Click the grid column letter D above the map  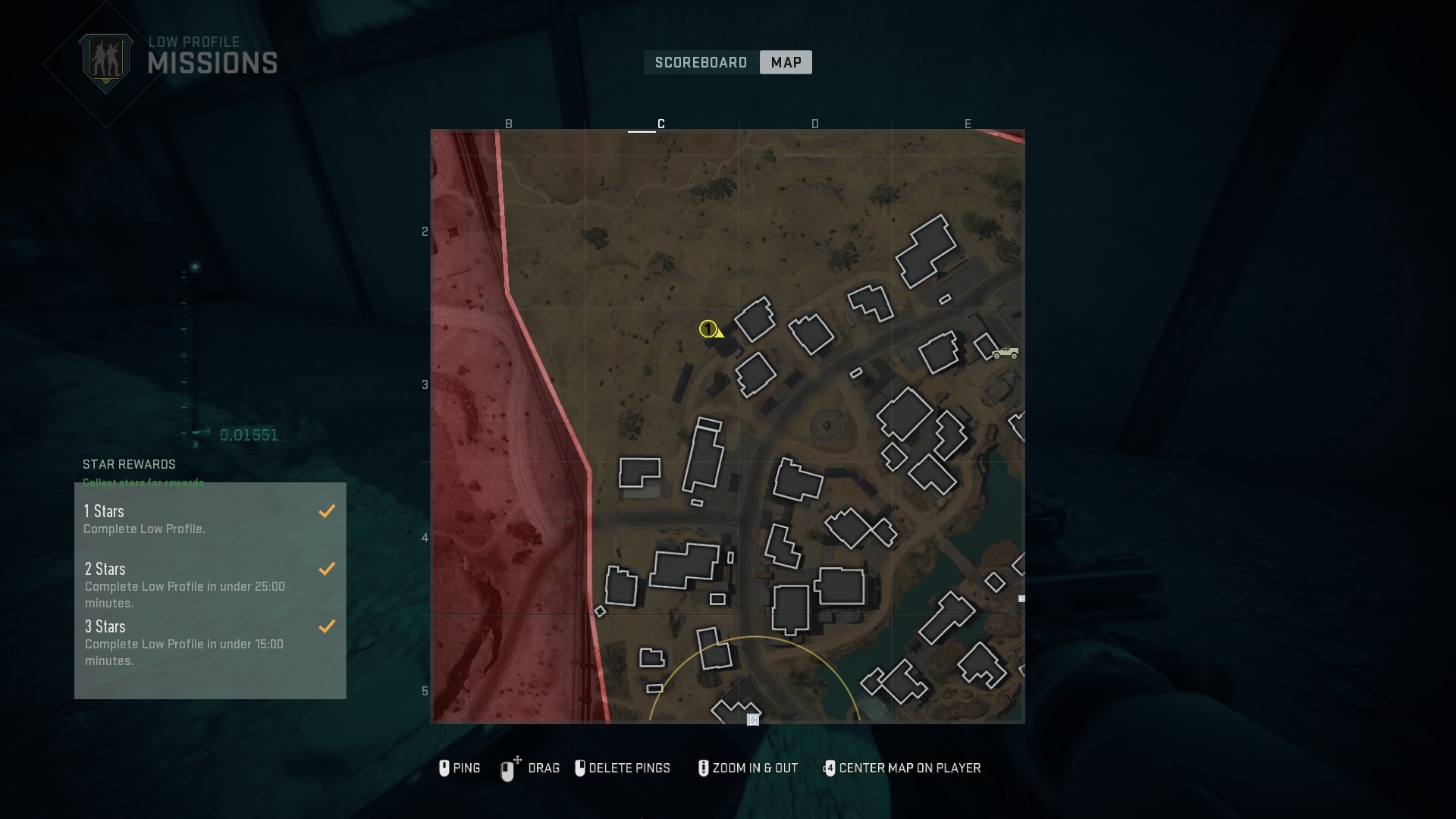click(x=815, y=123)
